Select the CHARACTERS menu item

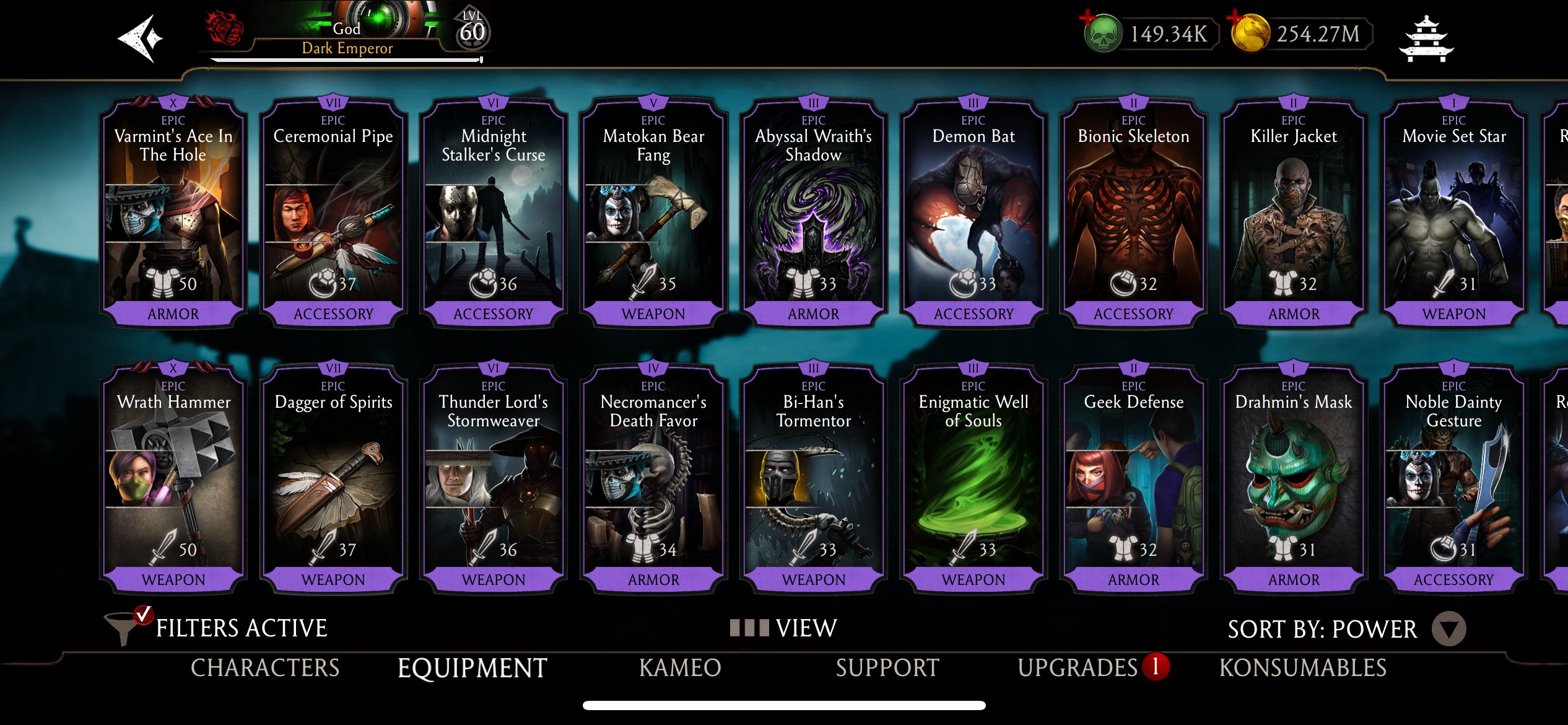coord(264,668)
